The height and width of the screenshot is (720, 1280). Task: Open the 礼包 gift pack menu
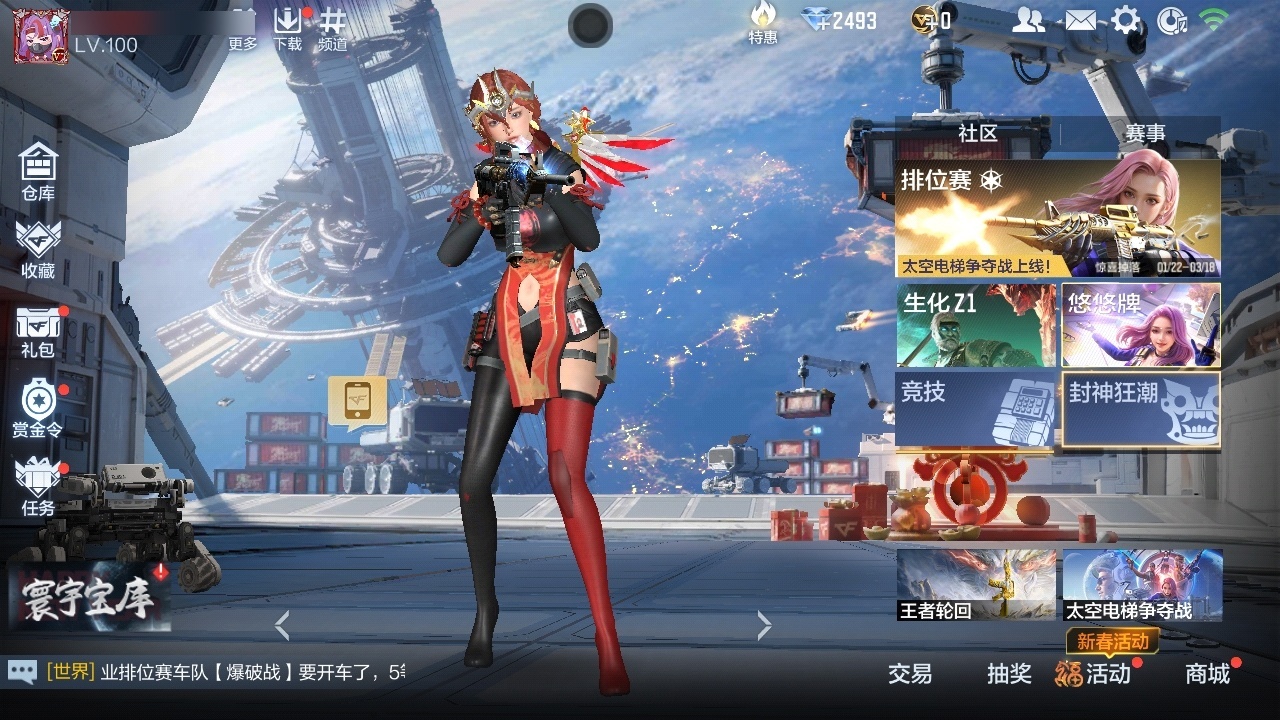tap(38, 330)
